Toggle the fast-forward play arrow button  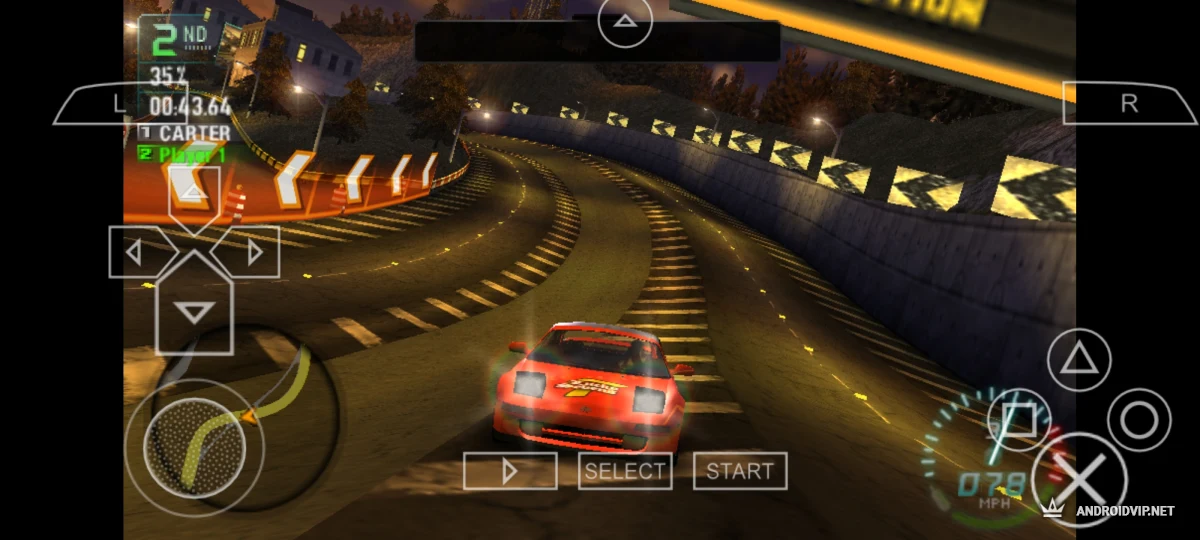pyautogui.click(x=510, y=471)
